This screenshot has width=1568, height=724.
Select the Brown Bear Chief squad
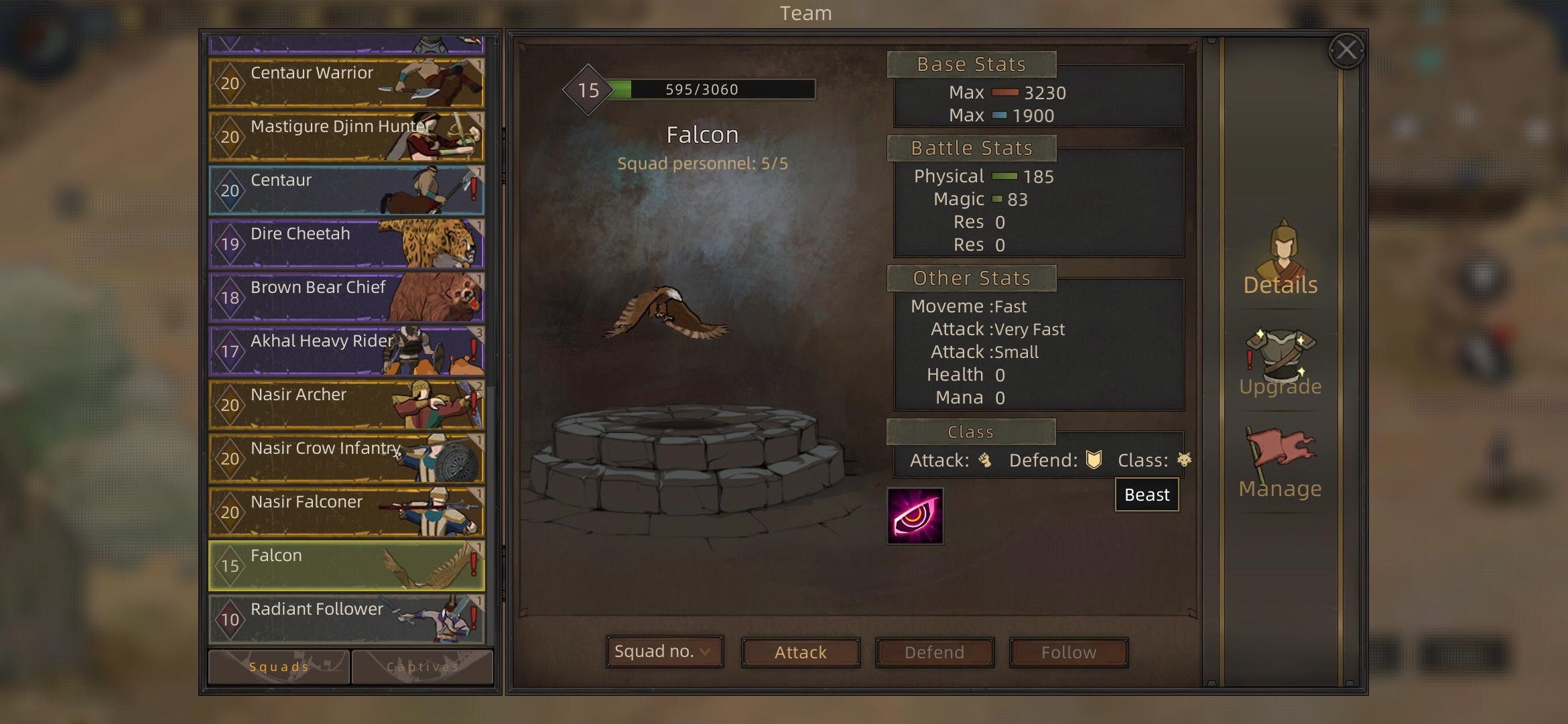click(346, 298)
